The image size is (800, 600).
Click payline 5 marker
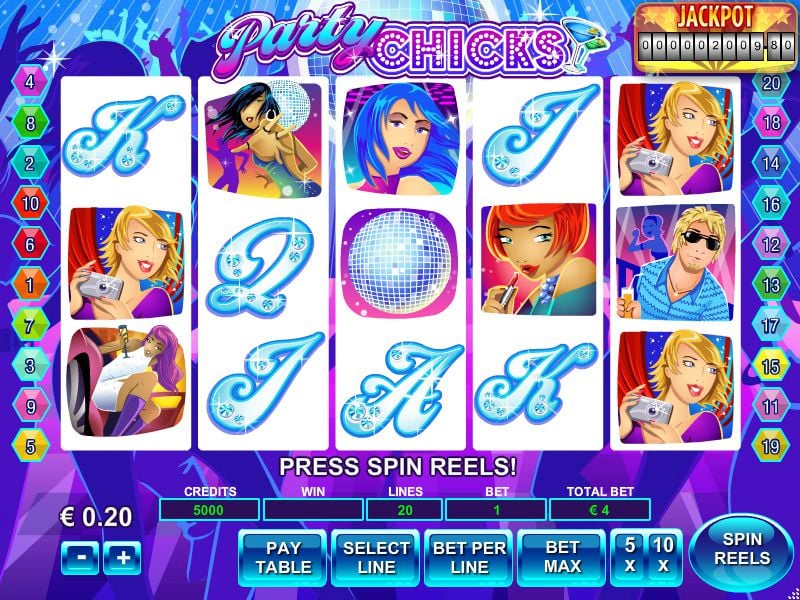pos(30,447)
